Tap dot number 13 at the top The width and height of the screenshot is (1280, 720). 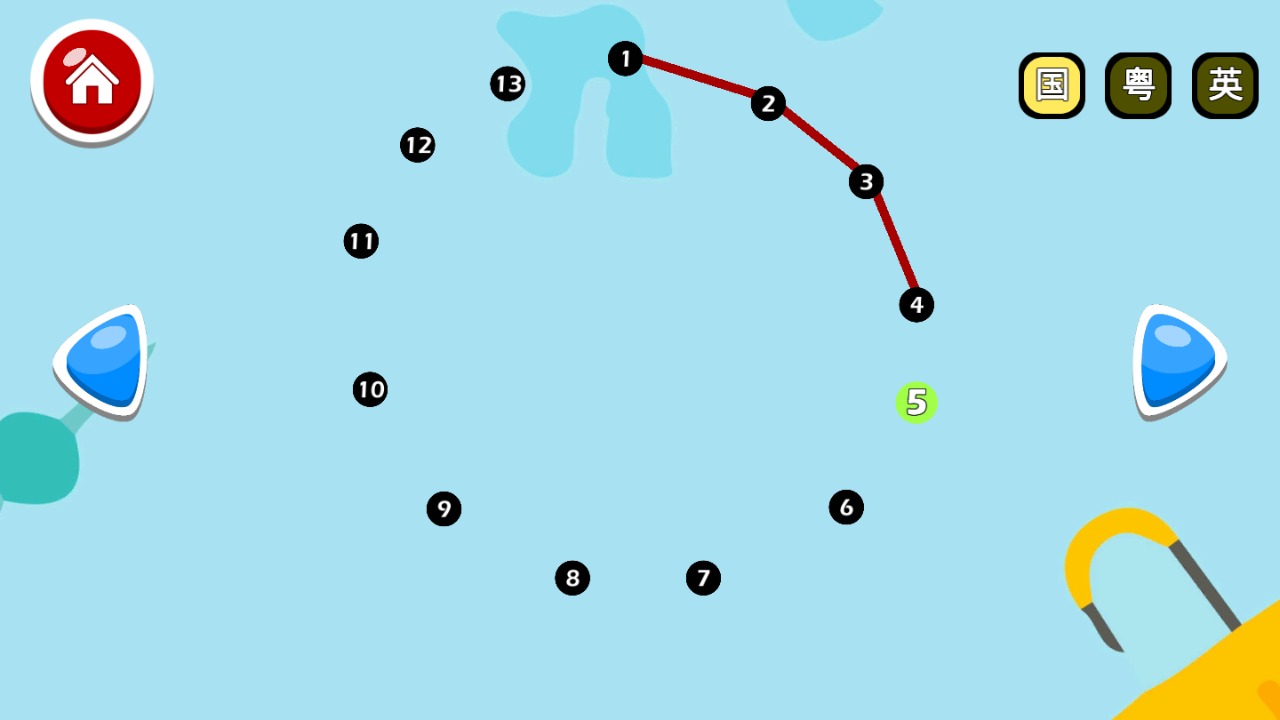[507, 84]
